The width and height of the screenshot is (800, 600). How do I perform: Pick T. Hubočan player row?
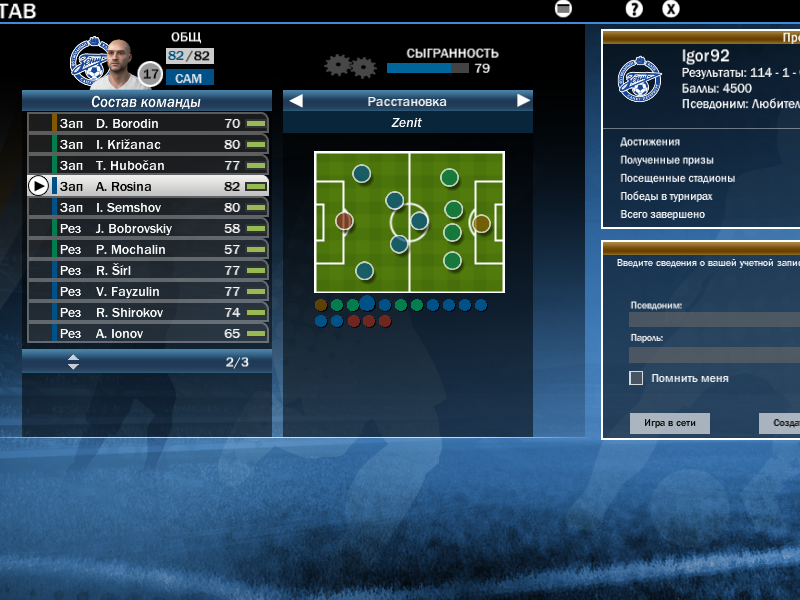(148, 165)
